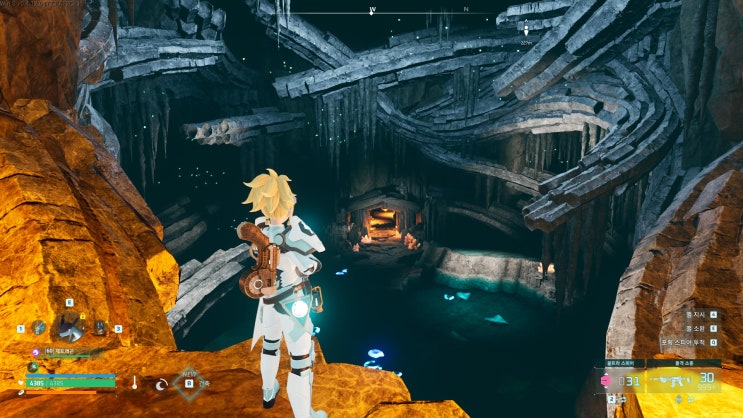The image size is (743, 418).
Task: Open the NEW diamond notification
Action: tap(187, 380)
